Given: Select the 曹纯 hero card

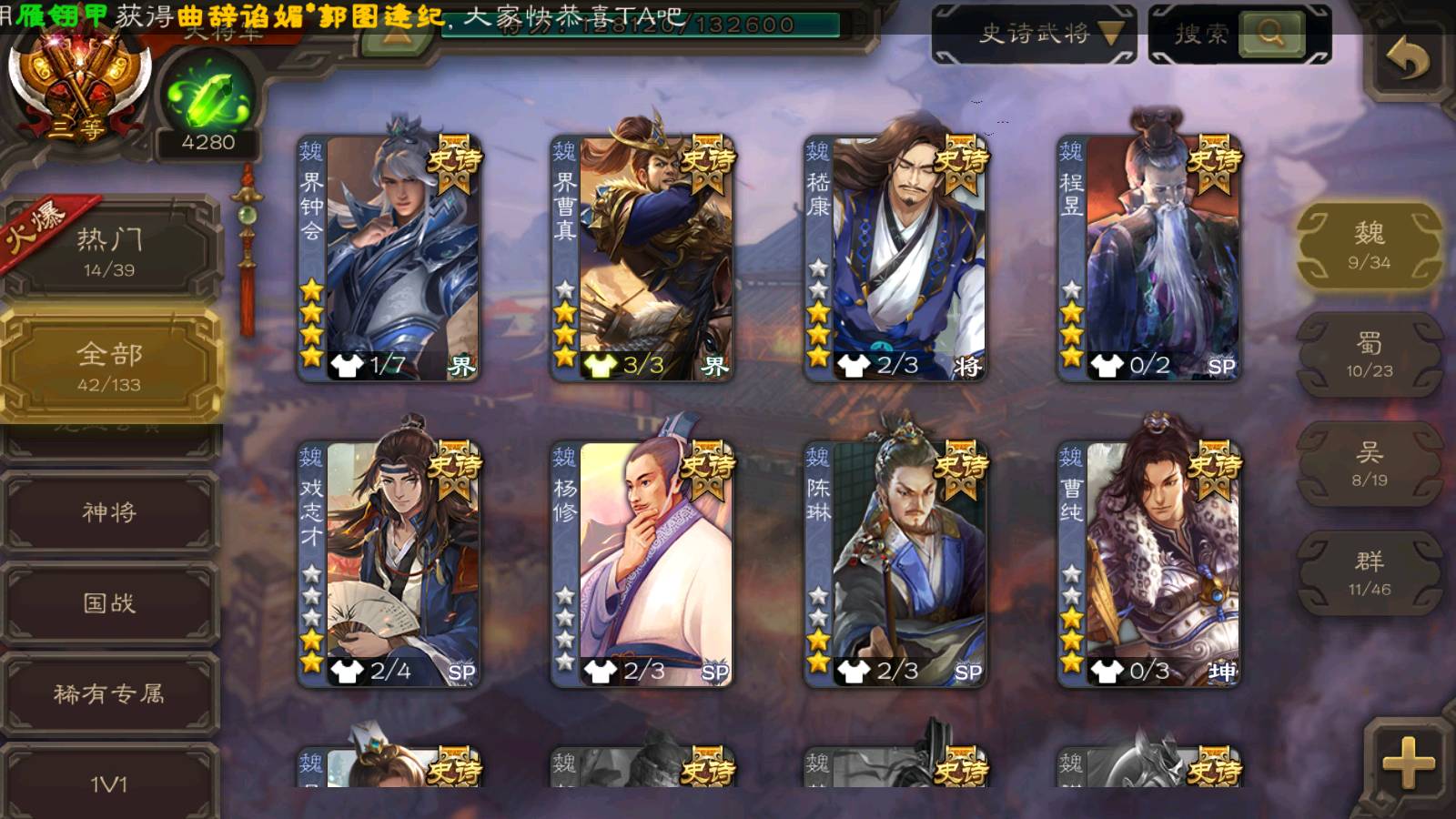Looking at the screenshot, I should pyautogui.click(x=1148, y=563).
